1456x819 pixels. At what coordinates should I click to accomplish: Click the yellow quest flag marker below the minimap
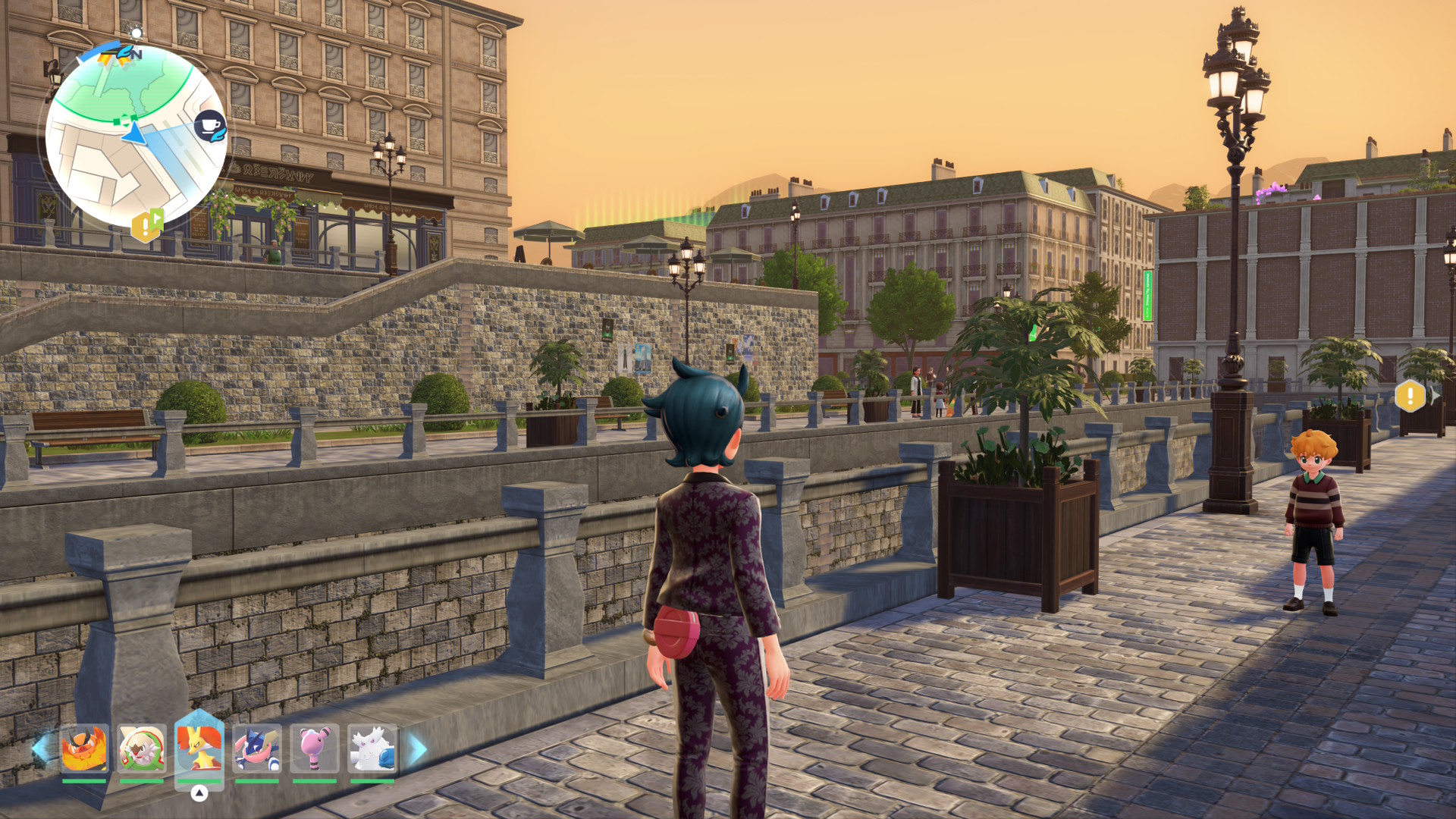coord(146,225)
